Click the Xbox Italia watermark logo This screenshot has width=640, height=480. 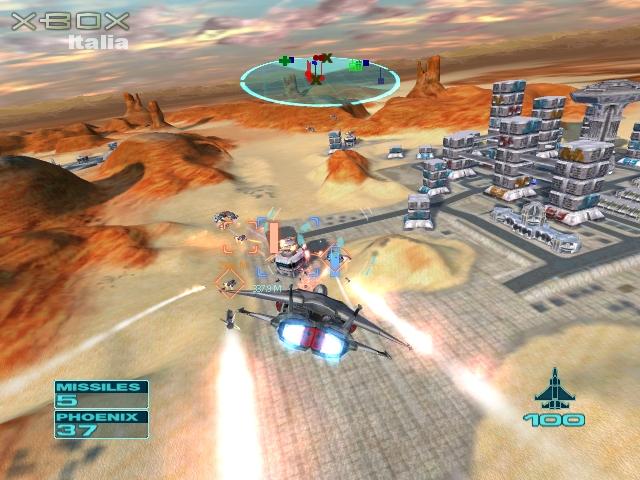click(x=71, y=29)
